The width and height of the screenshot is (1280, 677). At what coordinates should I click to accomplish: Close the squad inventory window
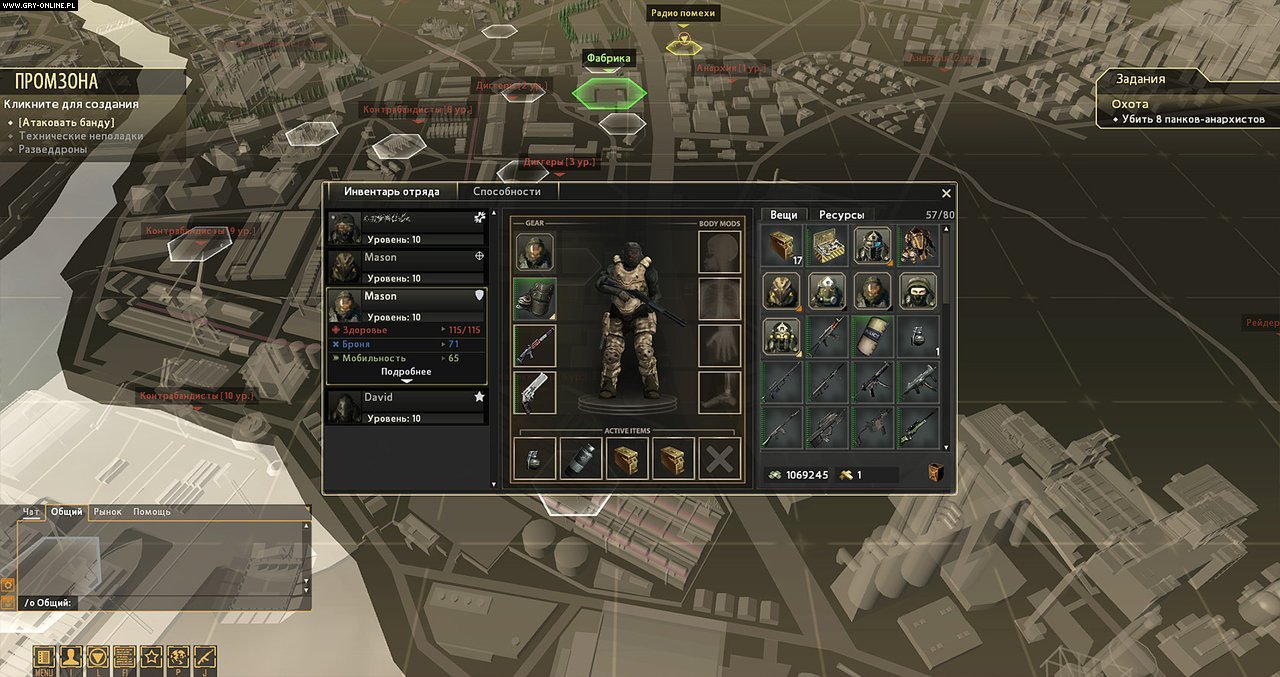coord(946,193)
